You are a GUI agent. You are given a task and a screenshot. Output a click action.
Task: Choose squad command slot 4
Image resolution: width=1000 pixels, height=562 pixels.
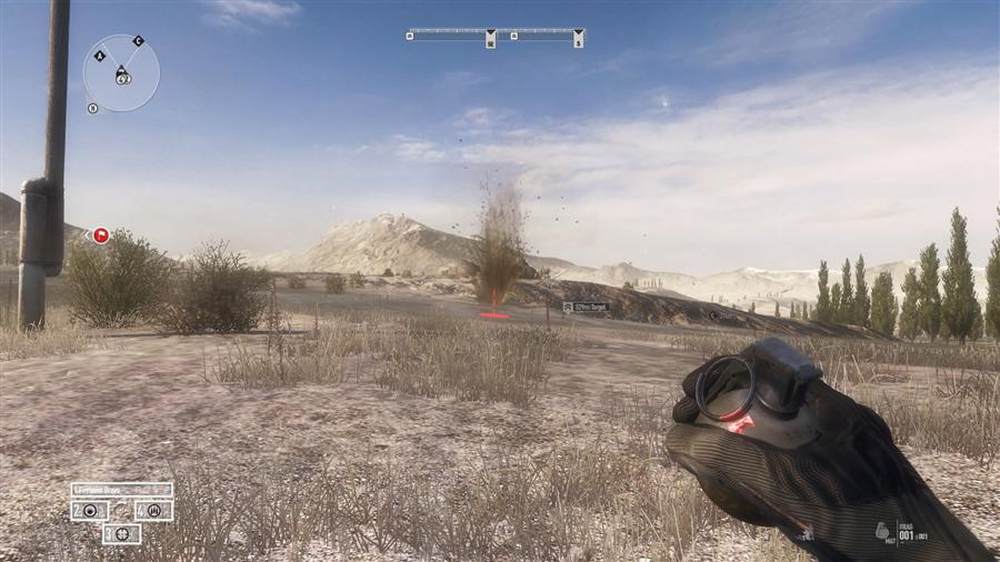(154, 510)
